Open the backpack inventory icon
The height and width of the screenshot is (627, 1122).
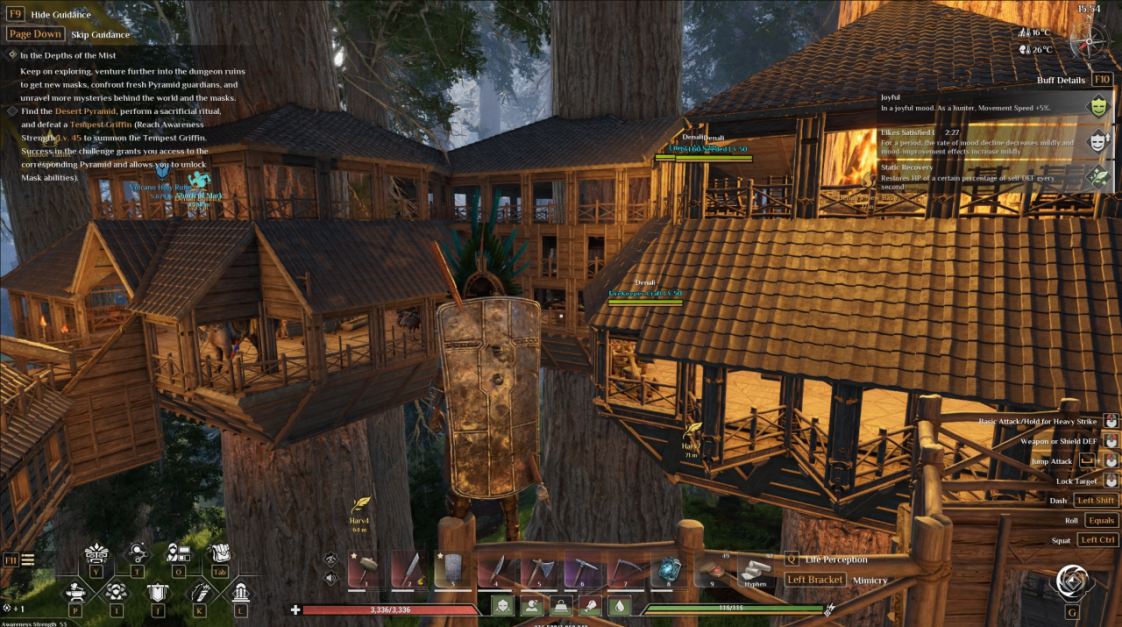[x=218, y=553]
